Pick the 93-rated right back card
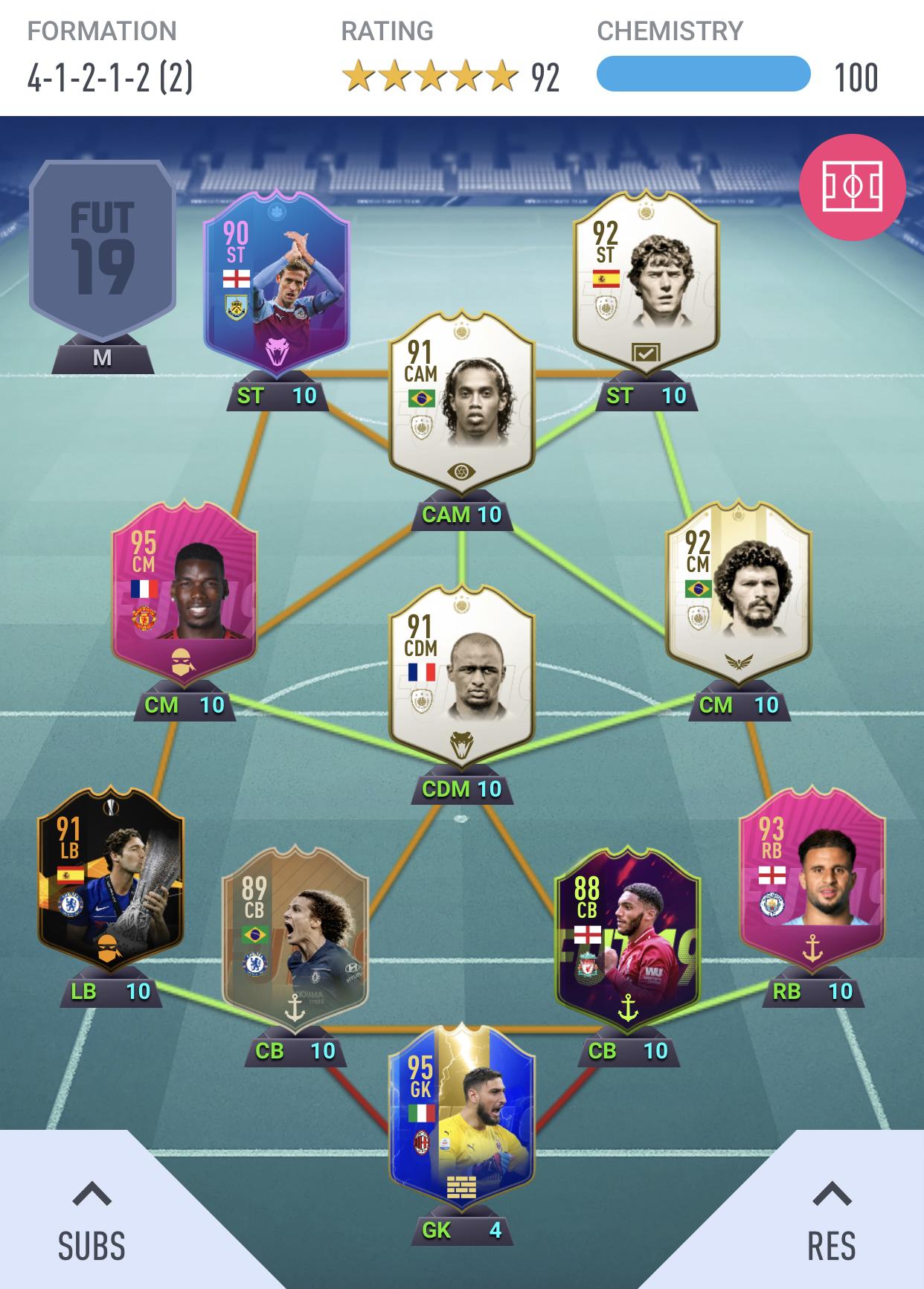 pyautogui.click(x=812, y=878)
